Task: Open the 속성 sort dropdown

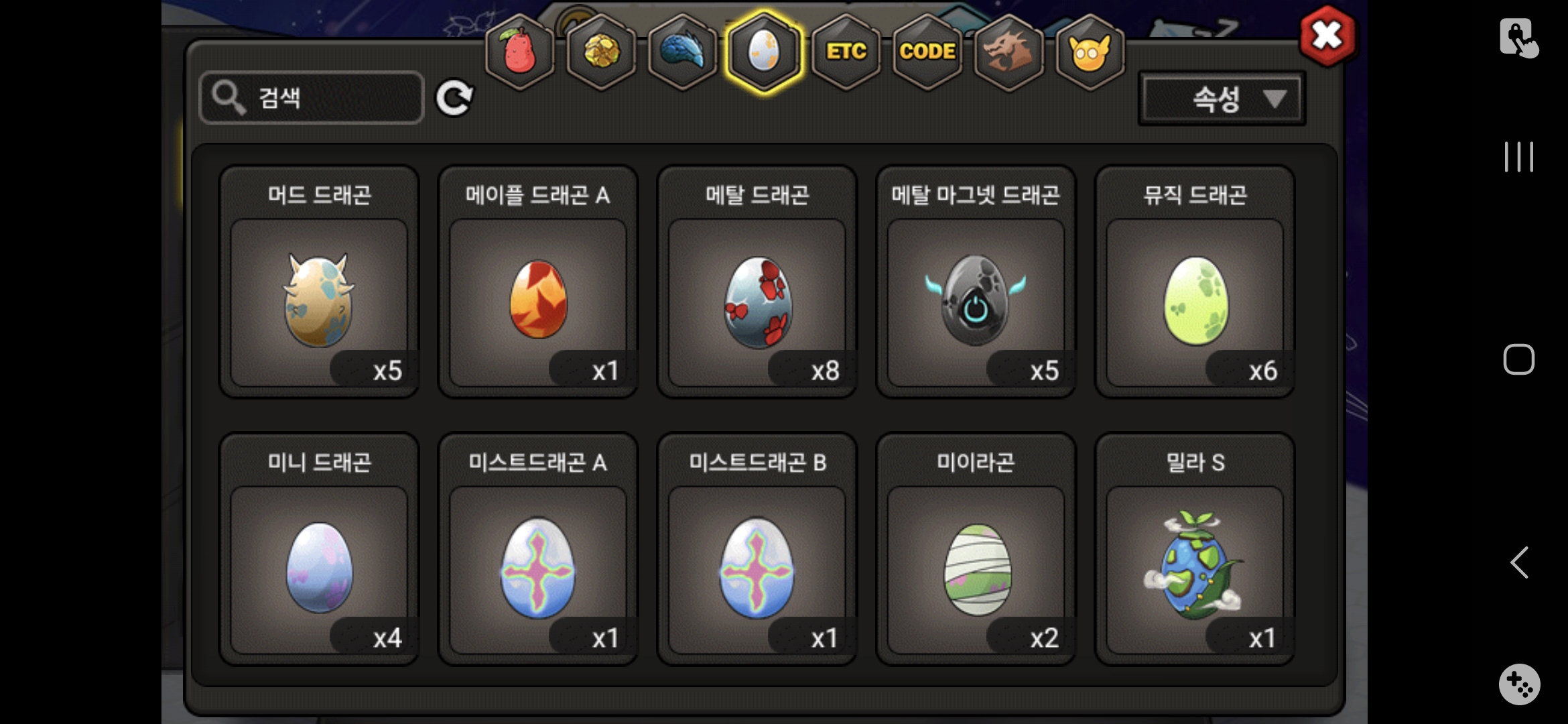Action: coord(1222,99)
